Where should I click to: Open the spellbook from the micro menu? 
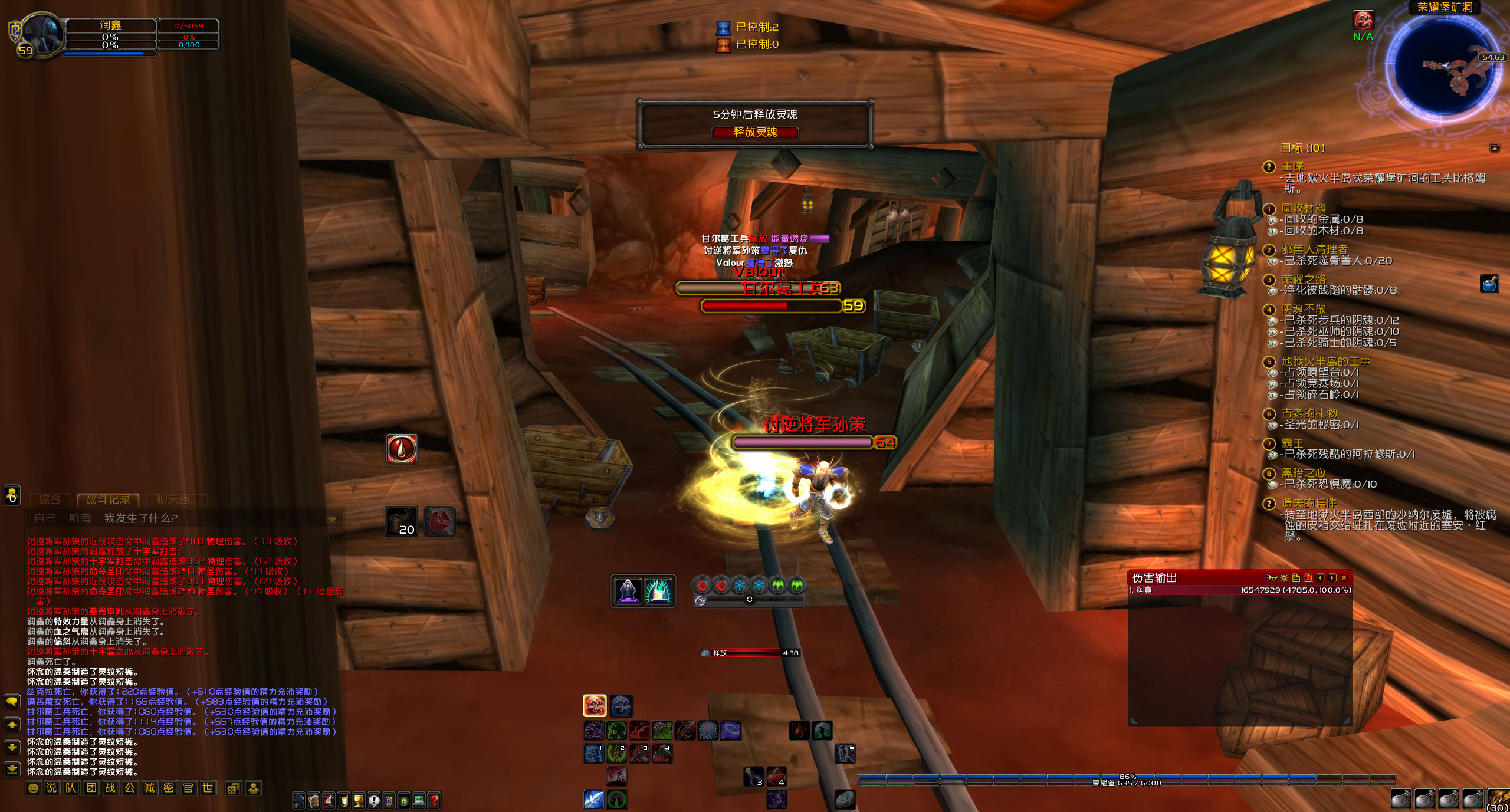pos(313,801)
